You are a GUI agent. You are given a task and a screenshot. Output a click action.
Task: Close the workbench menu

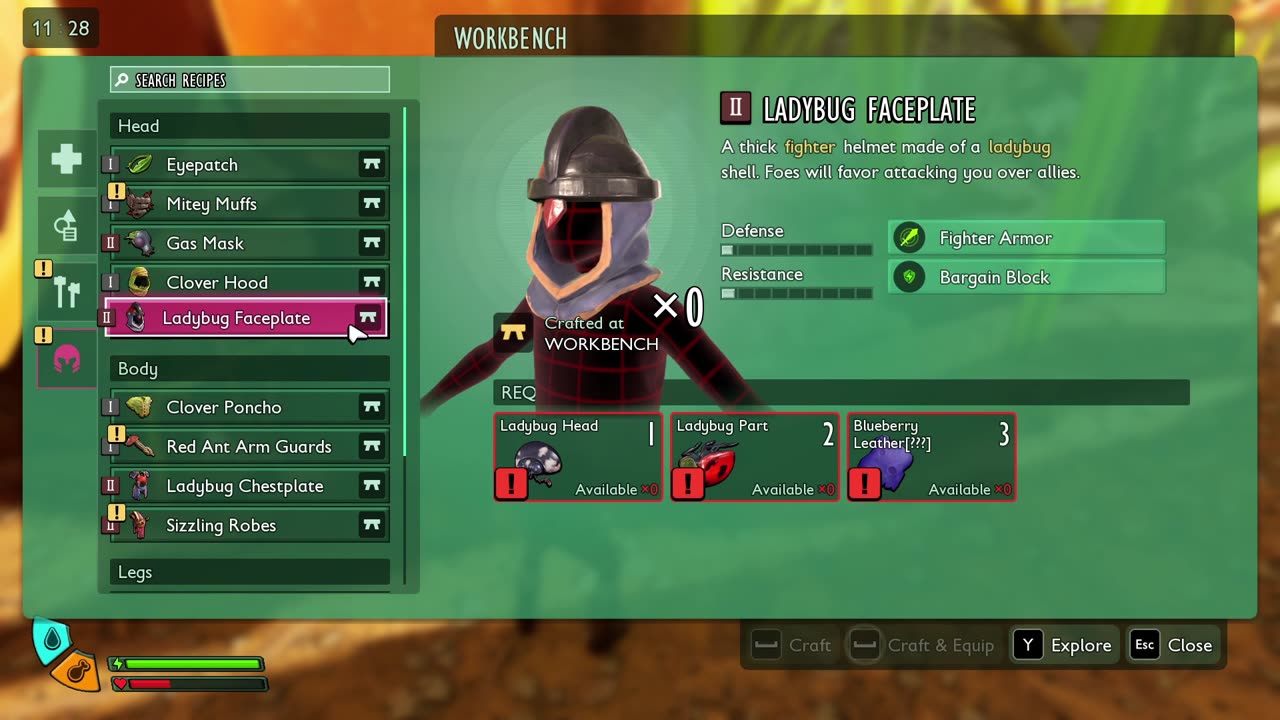pos(1172,645)
